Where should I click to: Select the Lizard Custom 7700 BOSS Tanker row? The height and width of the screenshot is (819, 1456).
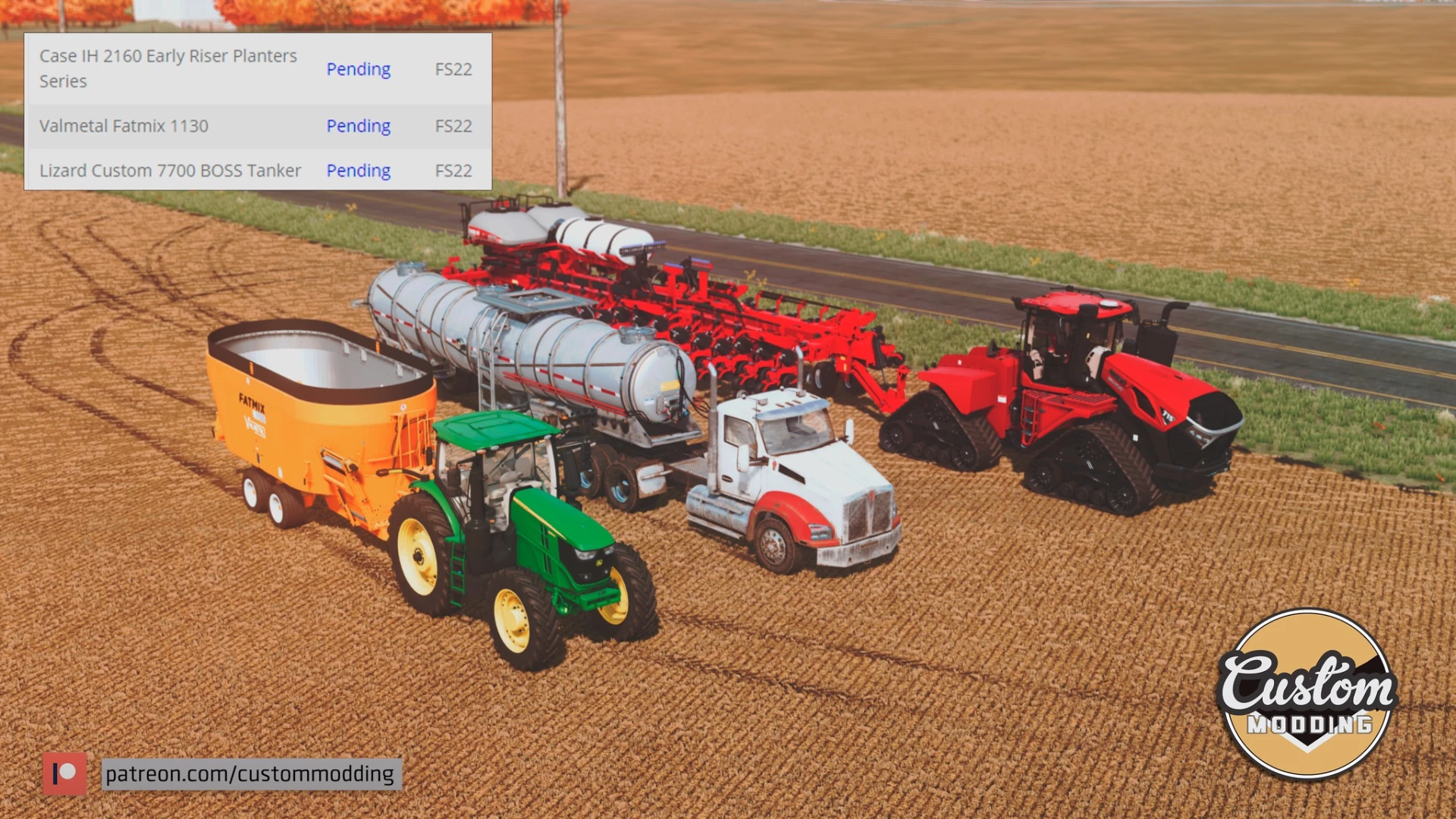[170, 171]
